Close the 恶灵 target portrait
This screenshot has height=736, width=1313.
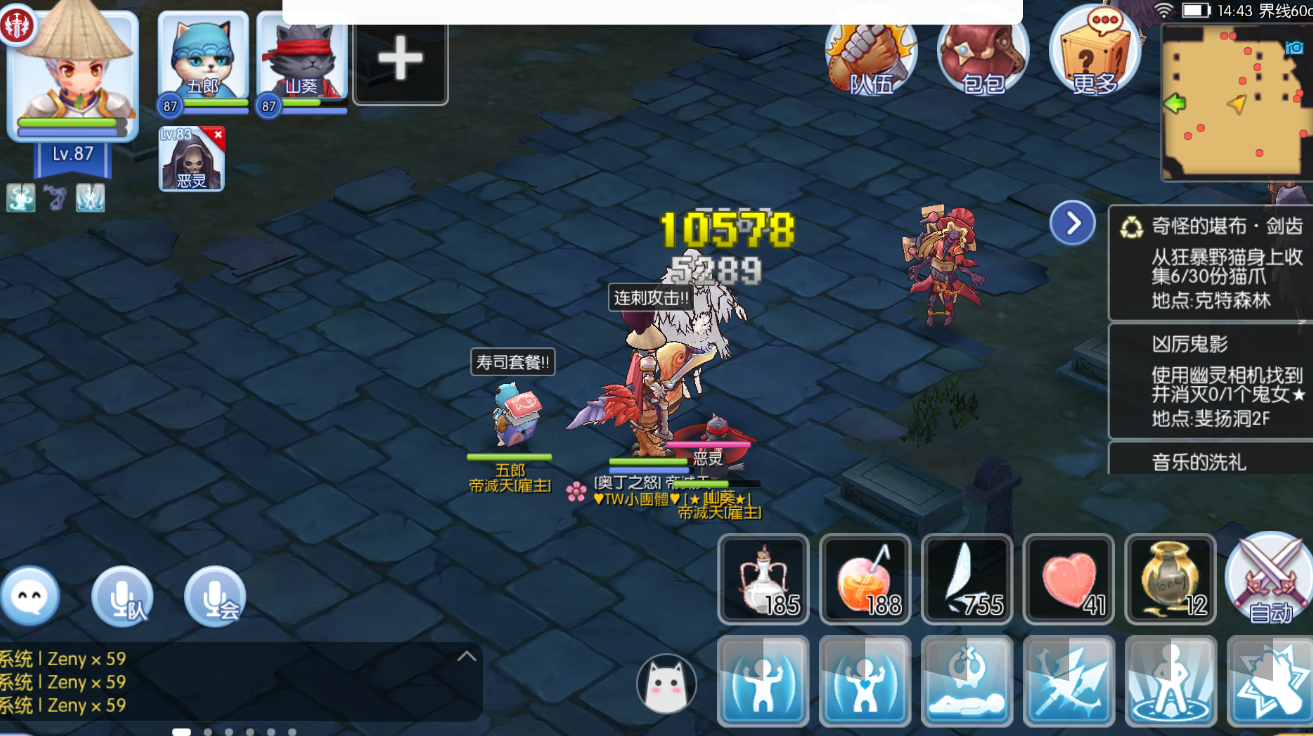pos(217,134)
